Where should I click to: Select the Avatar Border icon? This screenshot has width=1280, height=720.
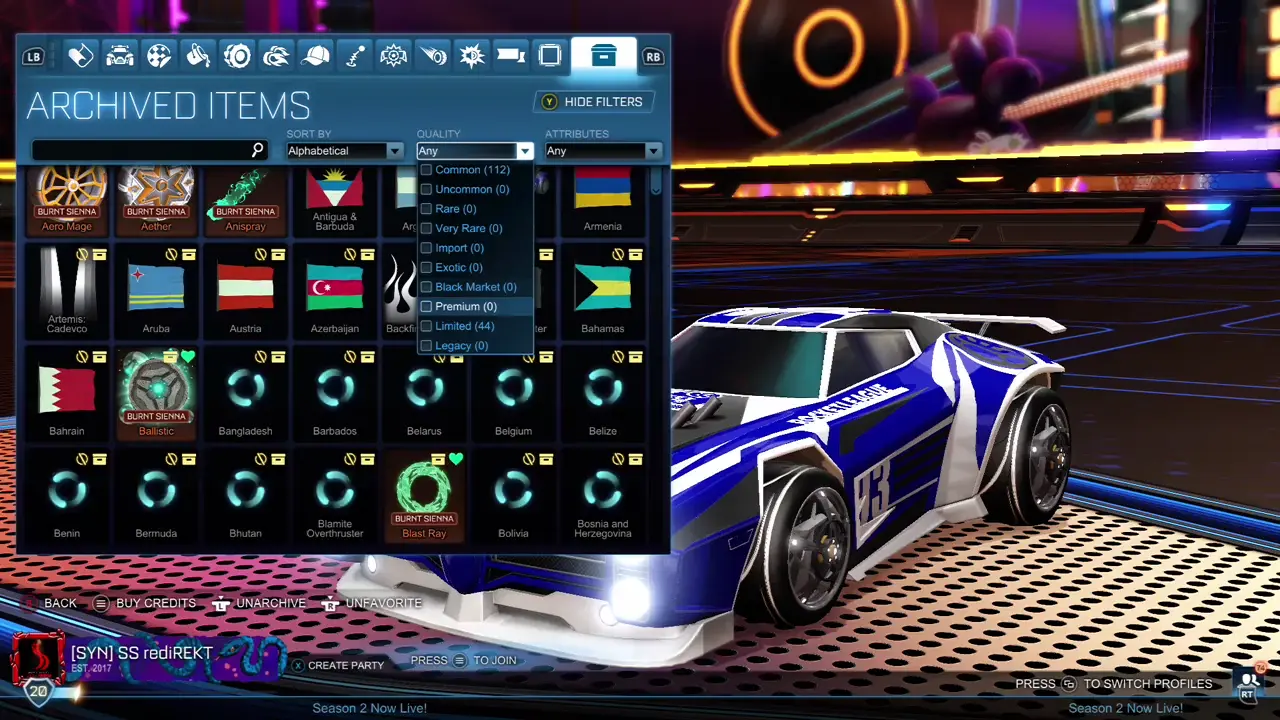pyautogui.click(x=550, y=56)
